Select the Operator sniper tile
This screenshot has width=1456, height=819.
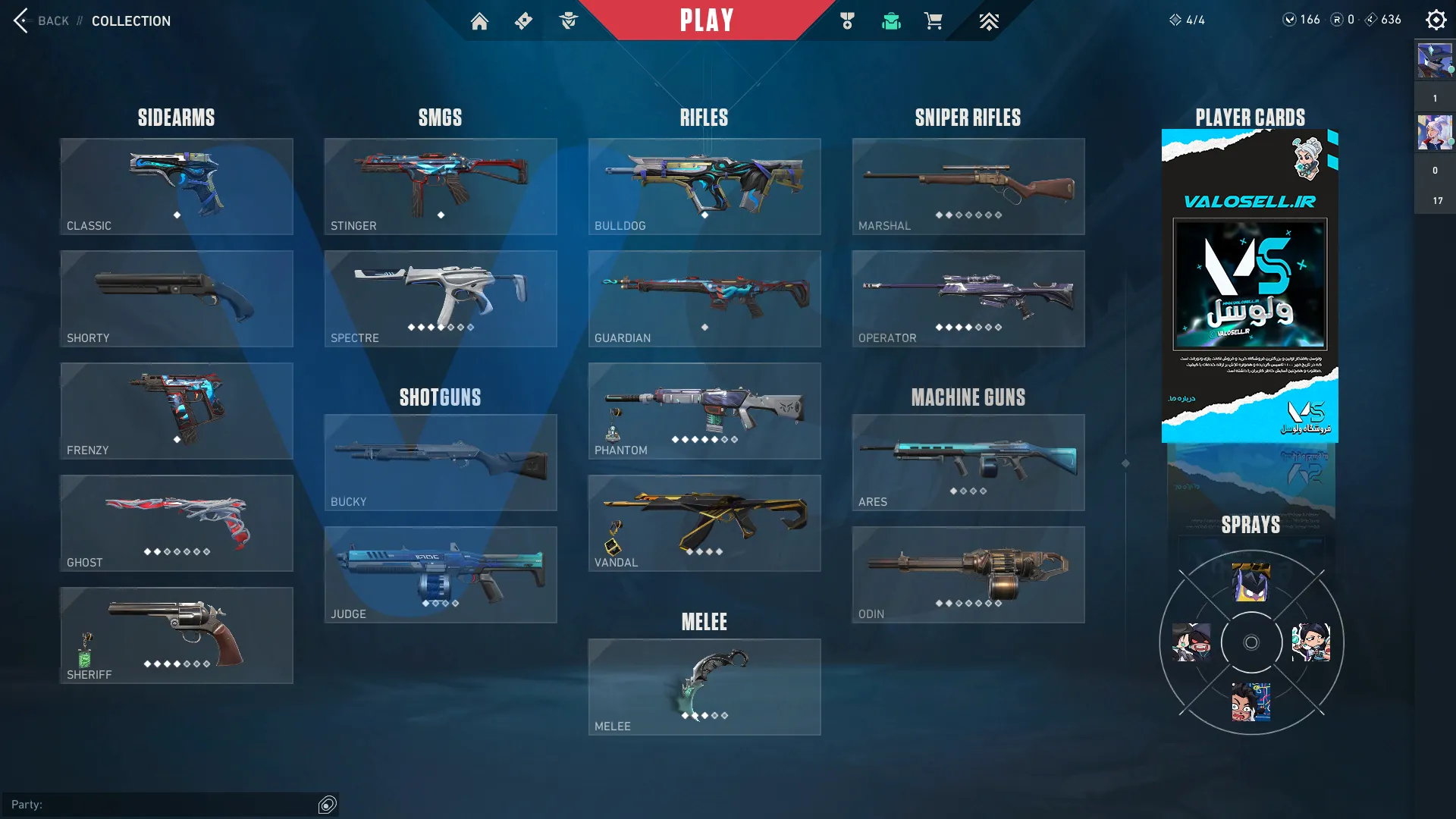coord(968,299)
